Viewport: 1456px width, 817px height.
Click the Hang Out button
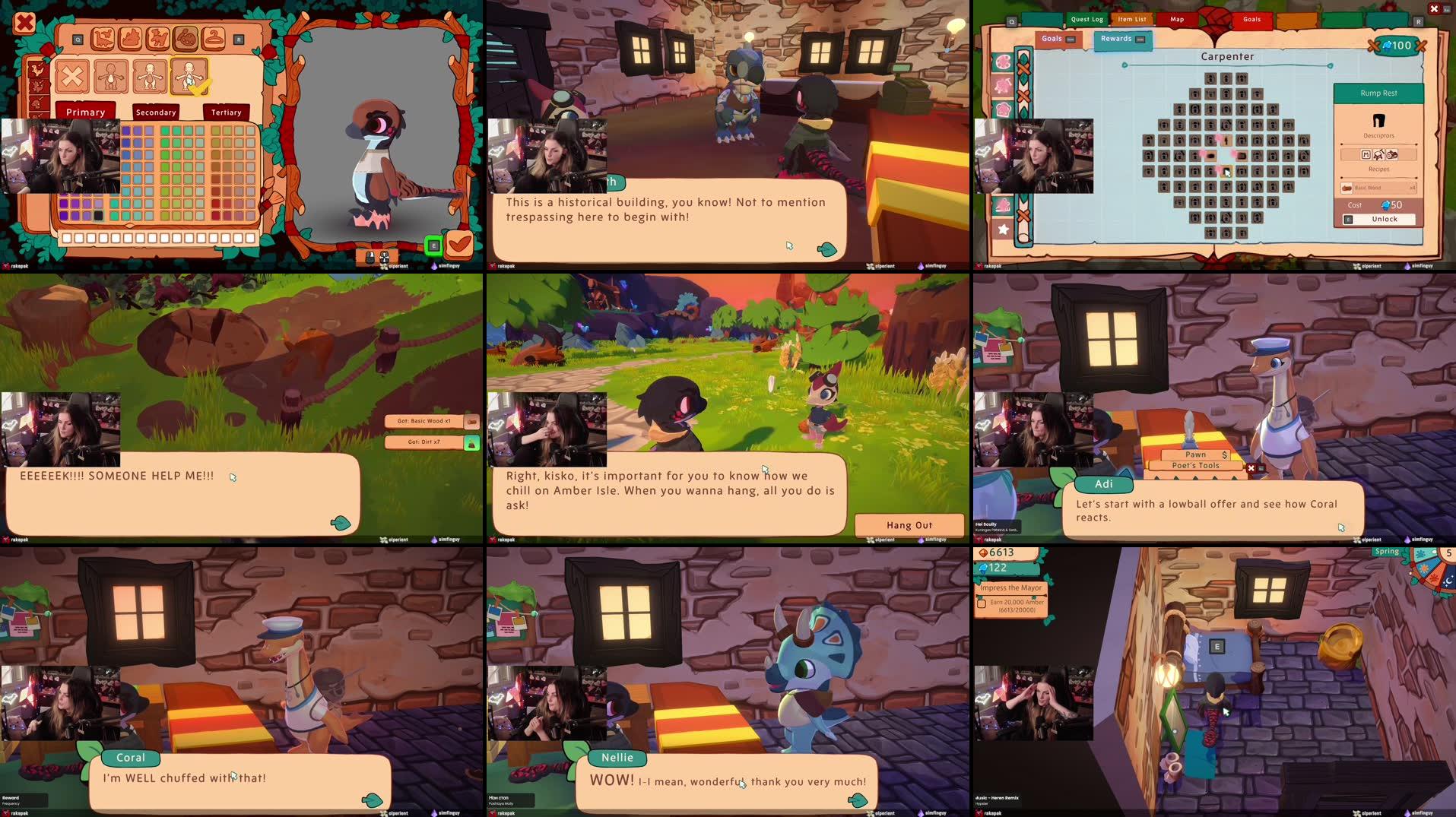coord(909,524)
